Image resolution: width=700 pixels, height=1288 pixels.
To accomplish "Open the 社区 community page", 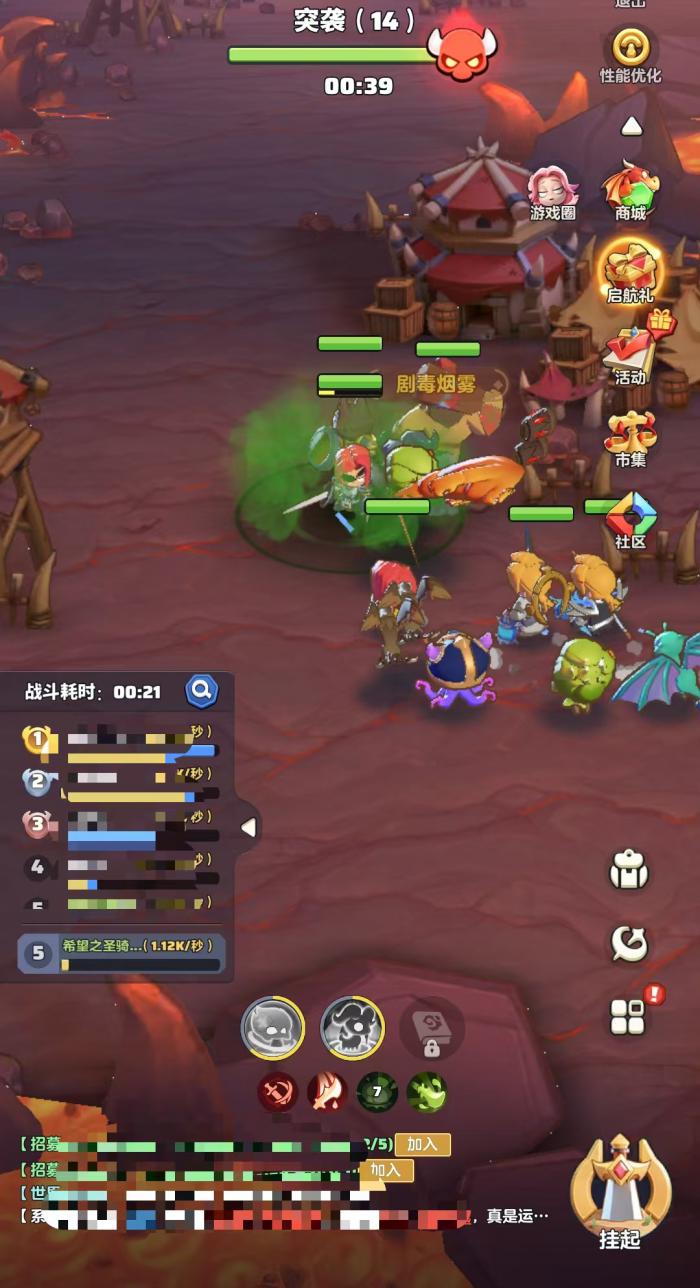I will [630, 519].
